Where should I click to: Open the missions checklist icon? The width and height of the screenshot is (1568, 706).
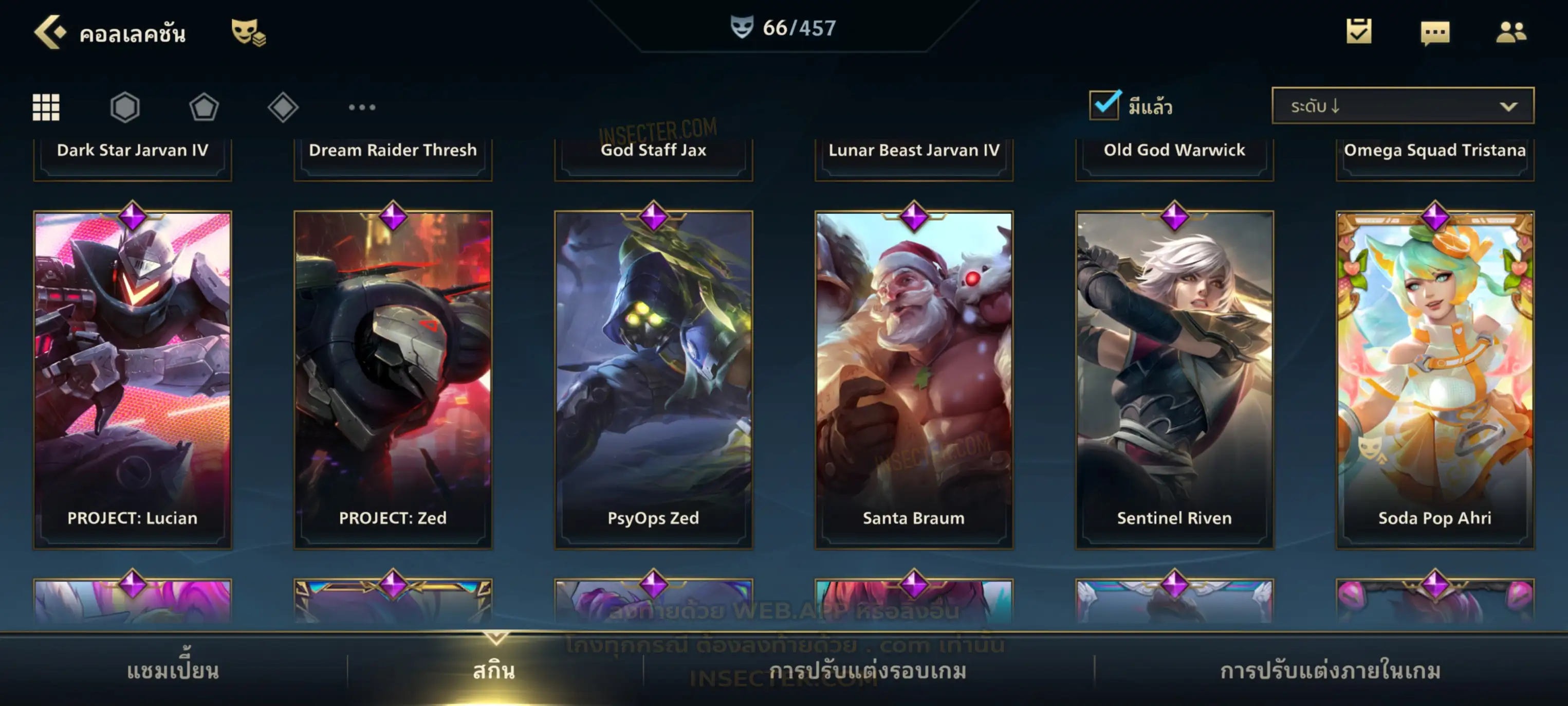[1359, 32]
